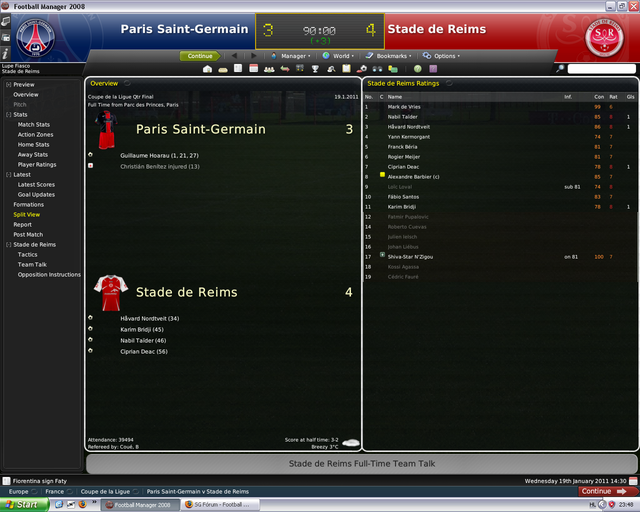Open the Windows Start menu
640x512 pixels.
pos(22,505)
